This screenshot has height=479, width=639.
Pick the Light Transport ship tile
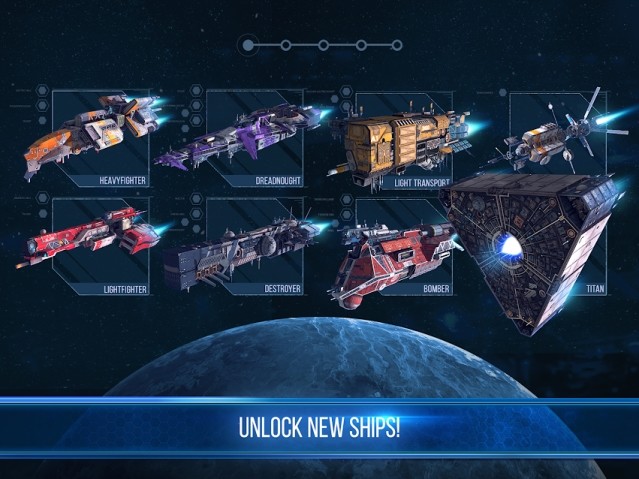(x=402, y=140)
